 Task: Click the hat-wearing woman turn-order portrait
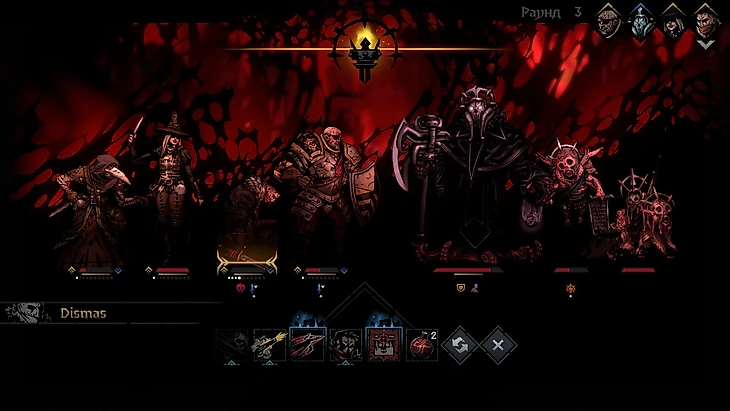tap(673, 22)
